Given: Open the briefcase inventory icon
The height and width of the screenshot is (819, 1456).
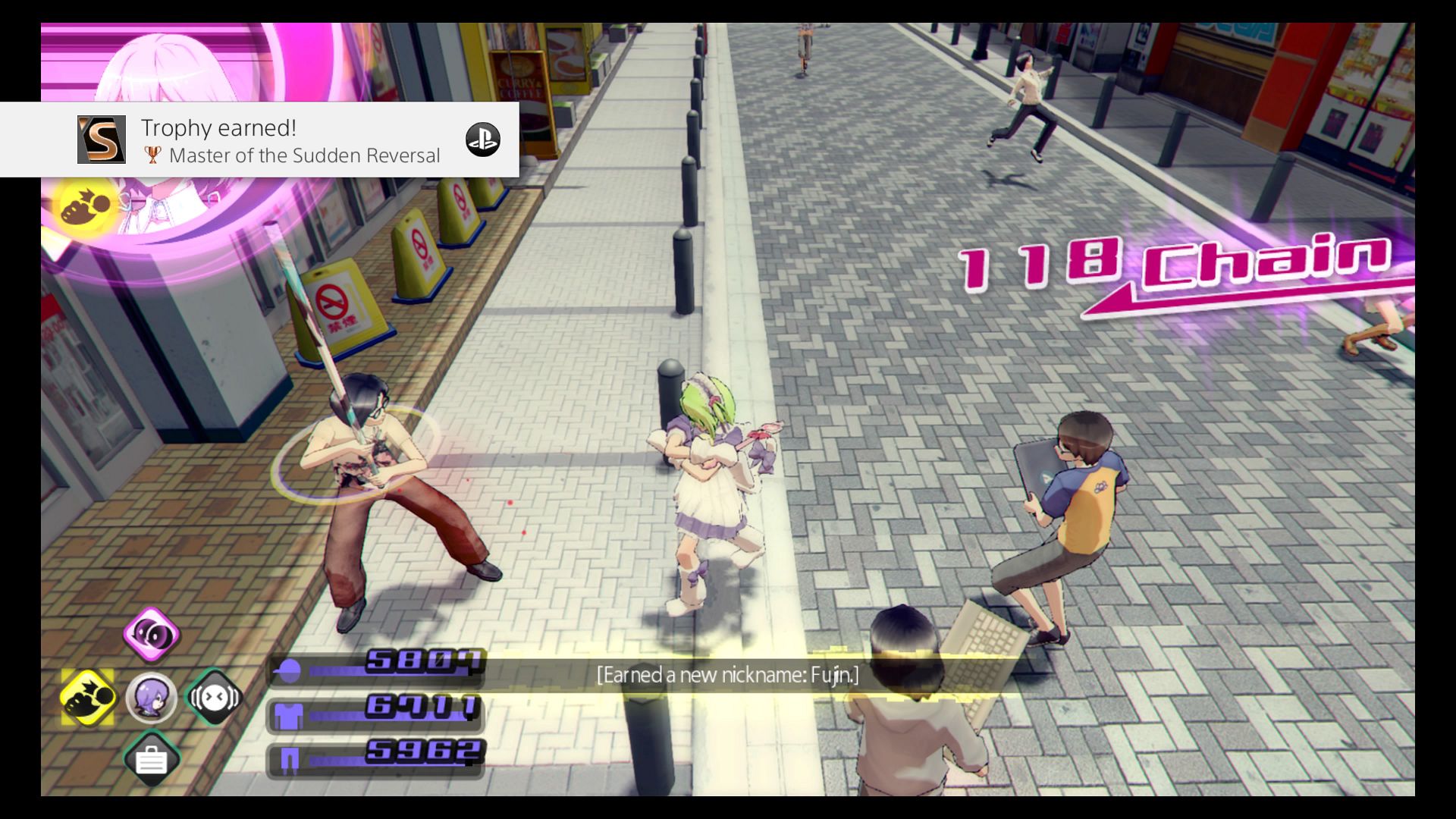Looking at the screenshot, I should [x=152, y=759].
